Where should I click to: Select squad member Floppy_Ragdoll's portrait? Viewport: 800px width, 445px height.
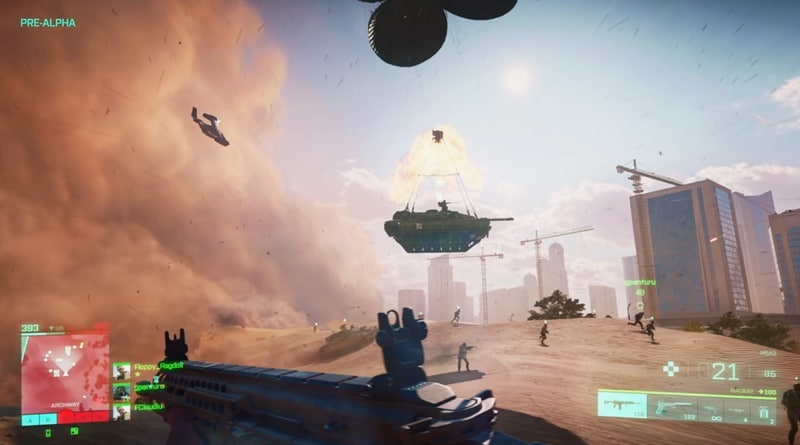pyautogui.click(x=121, y=371)
